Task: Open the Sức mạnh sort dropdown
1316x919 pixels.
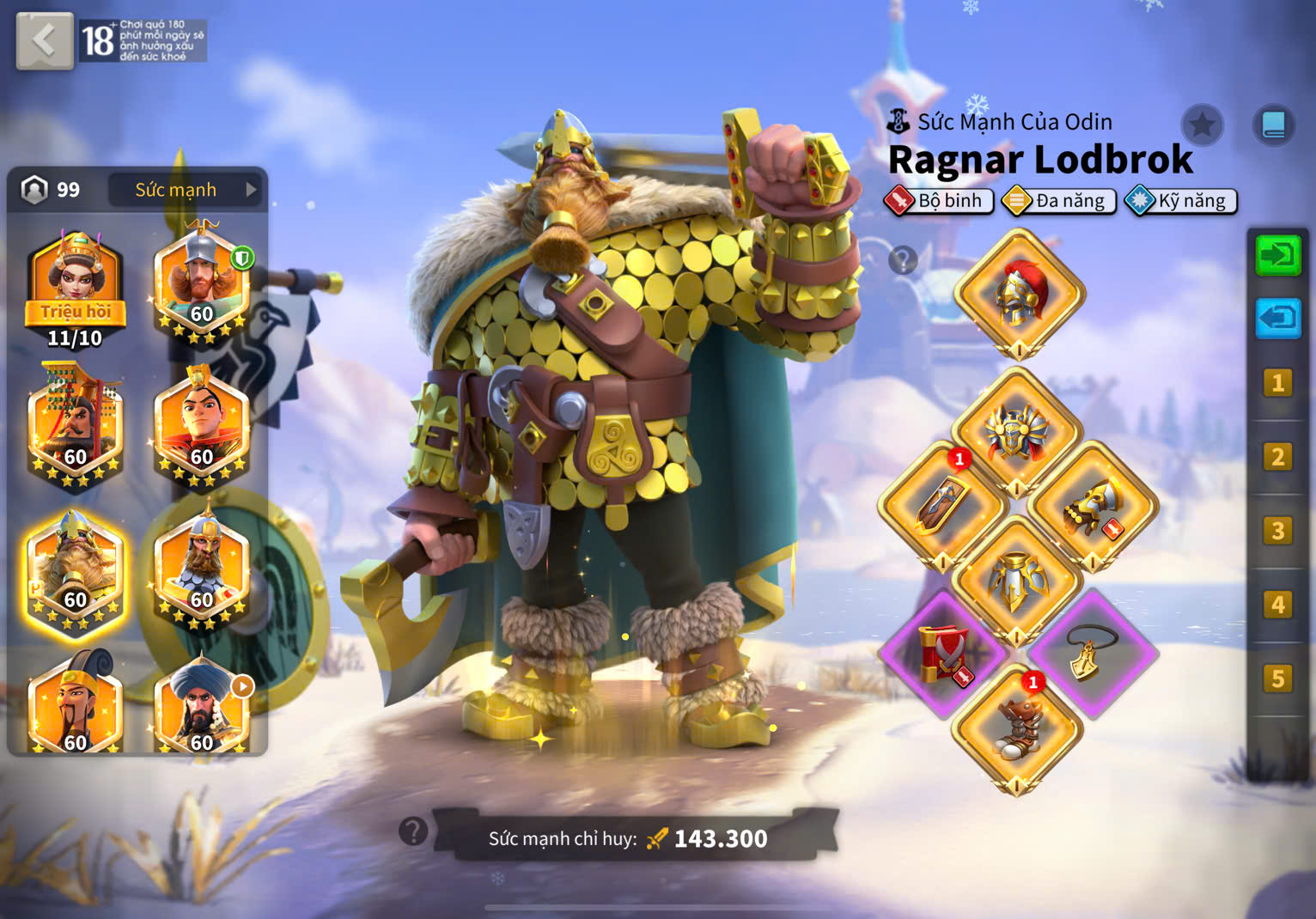Action: [184, 190]
